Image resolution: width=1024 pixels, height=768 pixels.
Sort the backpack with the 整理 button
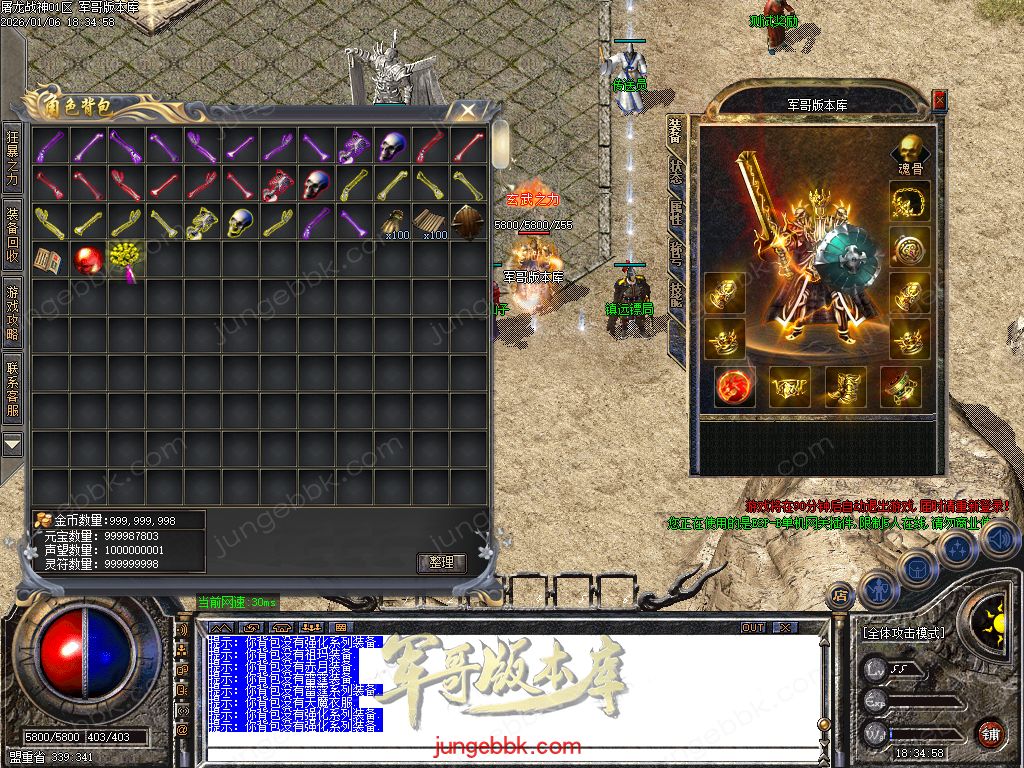(441, 563)
